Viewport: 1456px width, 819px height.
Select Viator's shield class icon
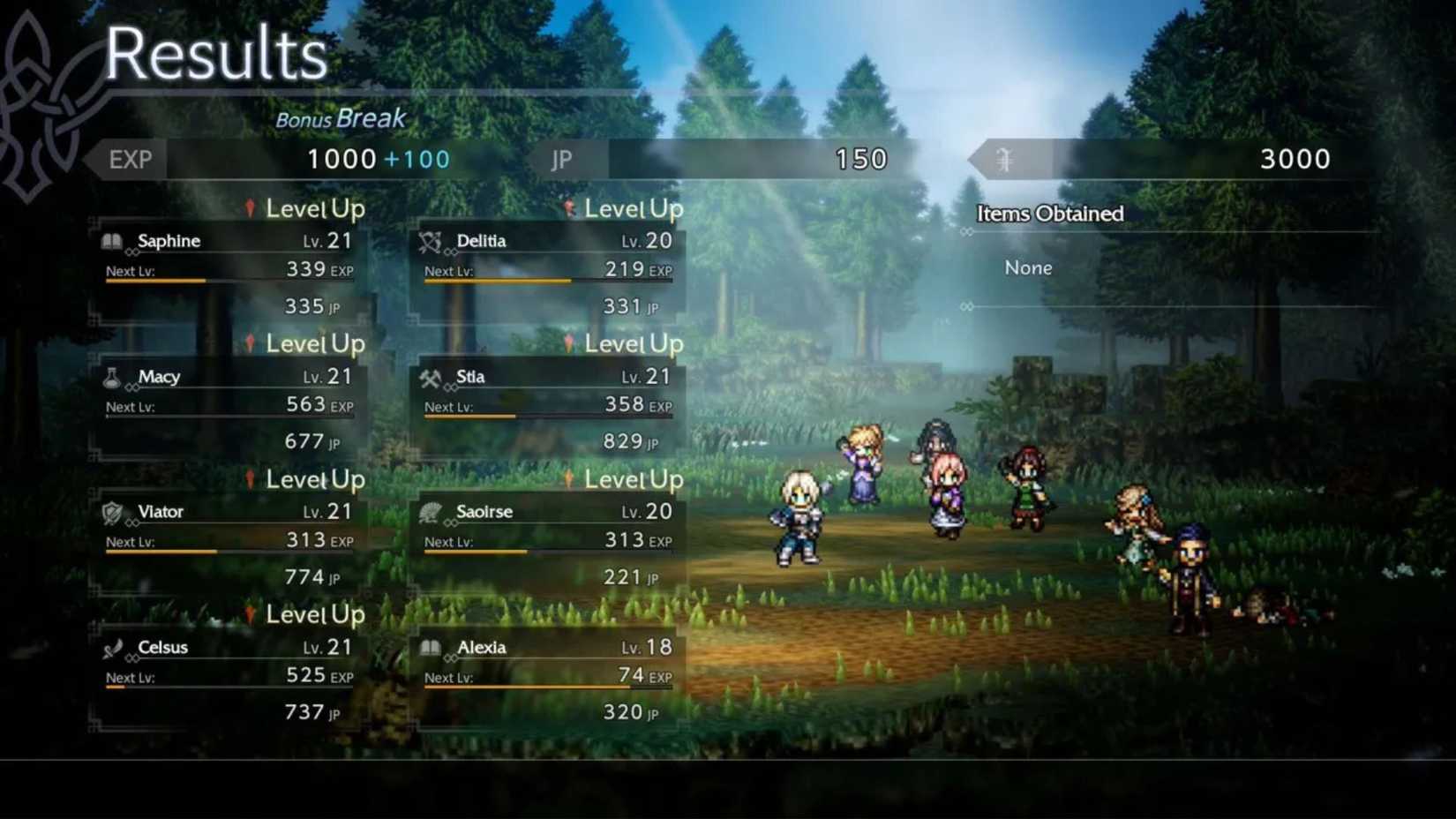click(x=112, y=512)
